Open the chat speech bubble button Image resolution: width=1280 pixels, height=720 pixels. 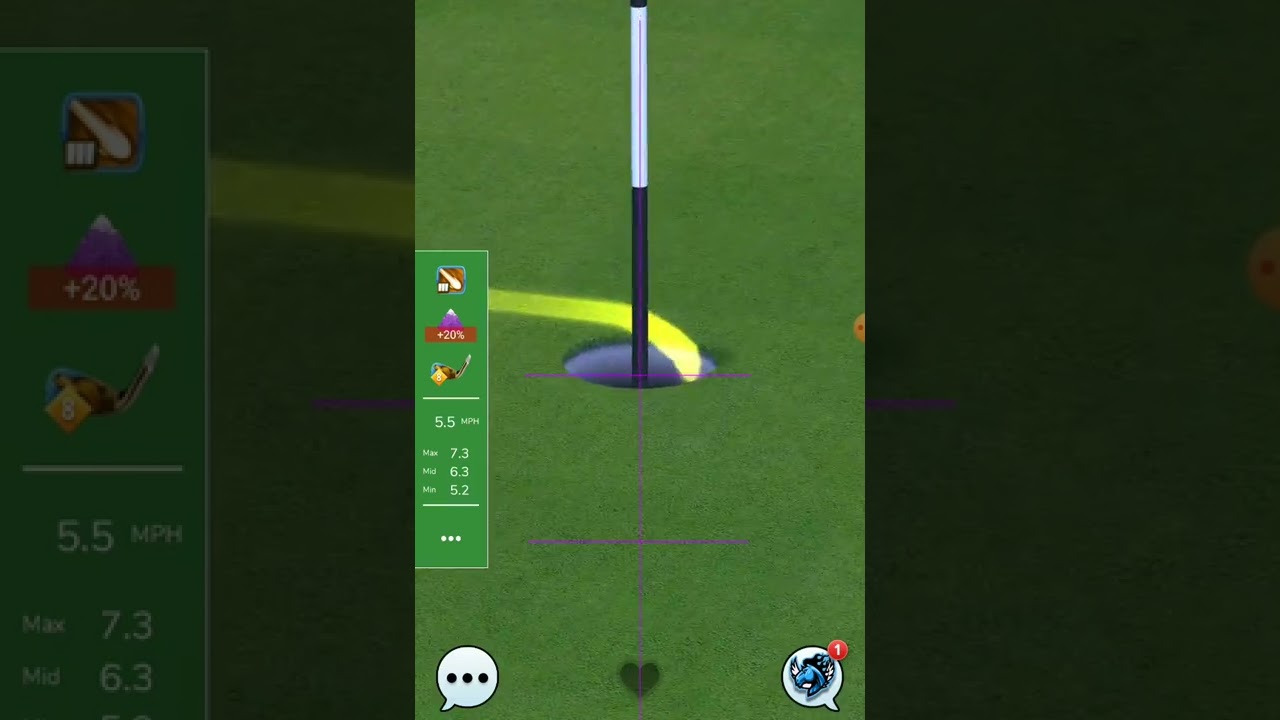click(x=467, y=677)
